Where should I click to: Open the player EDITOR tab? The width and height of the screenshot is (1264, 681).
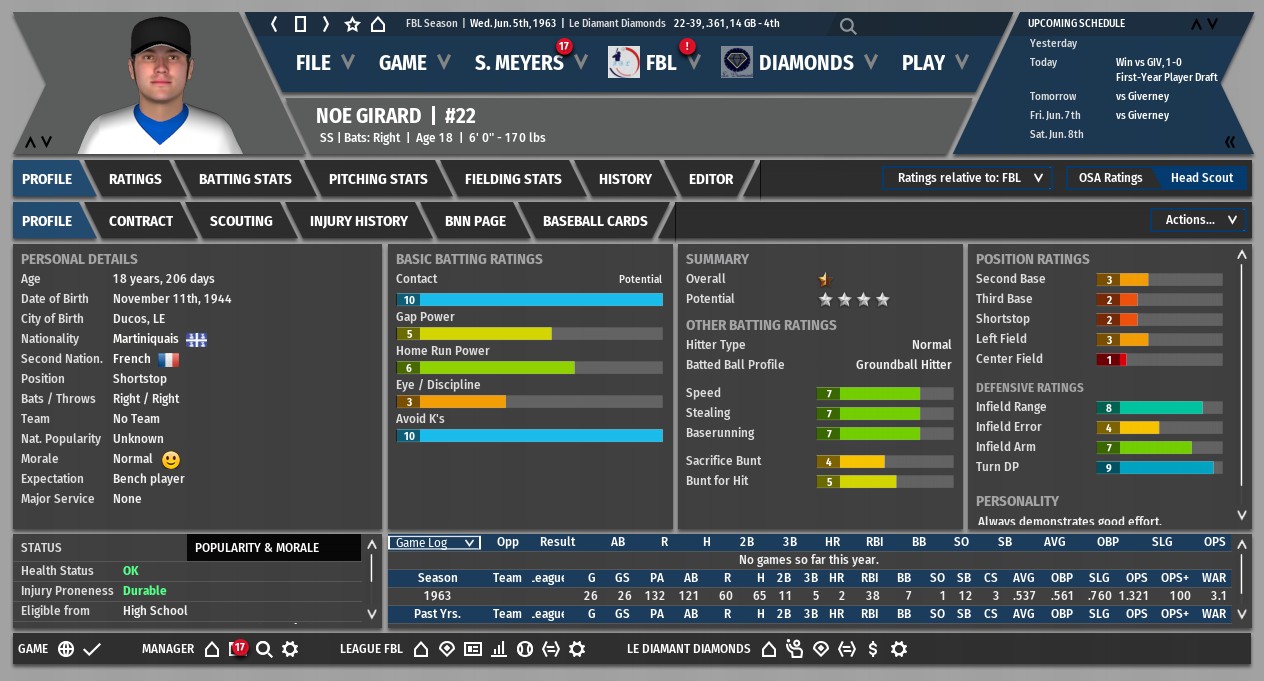711,179
